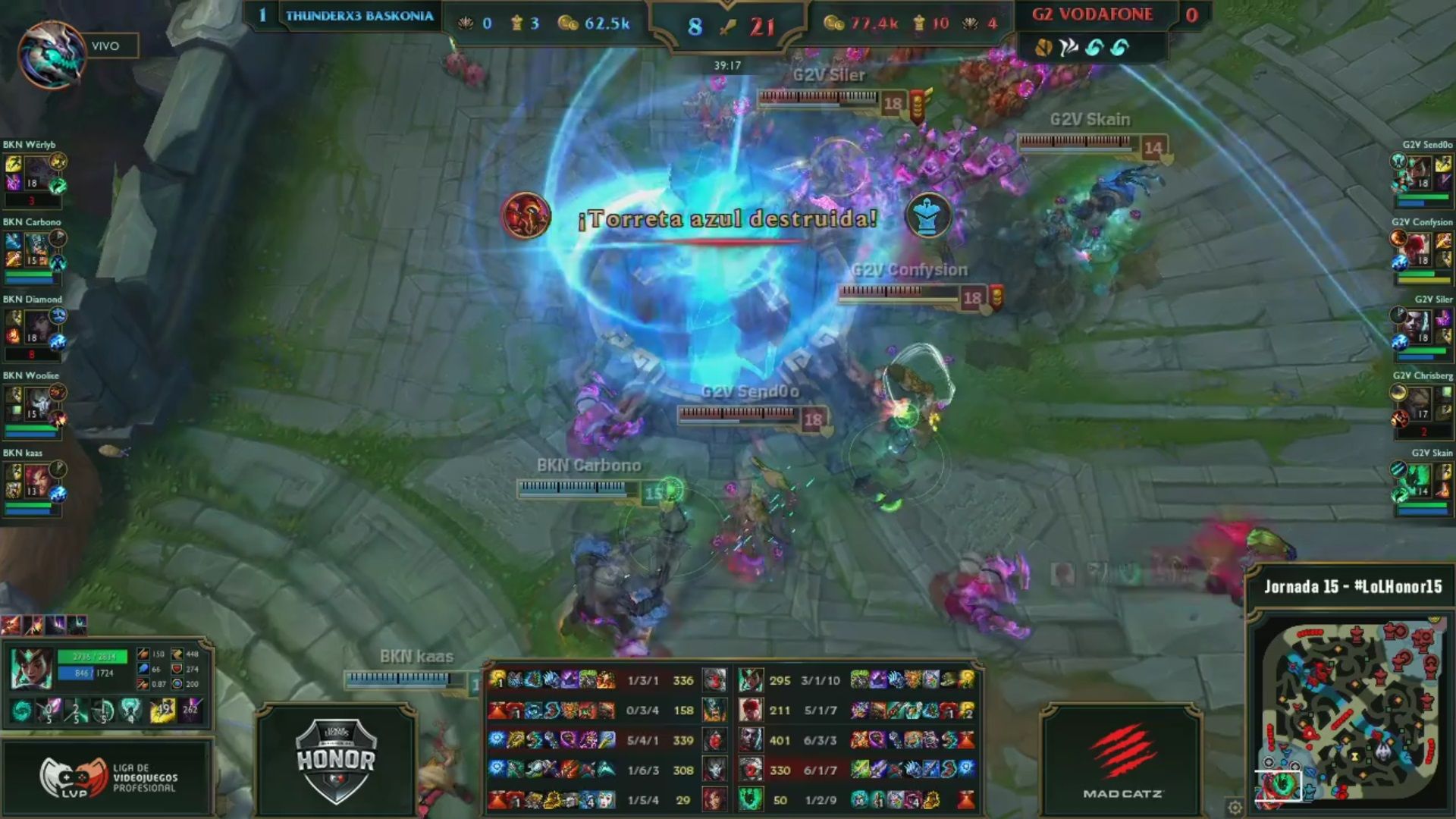Viewport: 1456px width, 819px height.
Task: Select BKN Woolite's player panel
Action: click(35, 405)
